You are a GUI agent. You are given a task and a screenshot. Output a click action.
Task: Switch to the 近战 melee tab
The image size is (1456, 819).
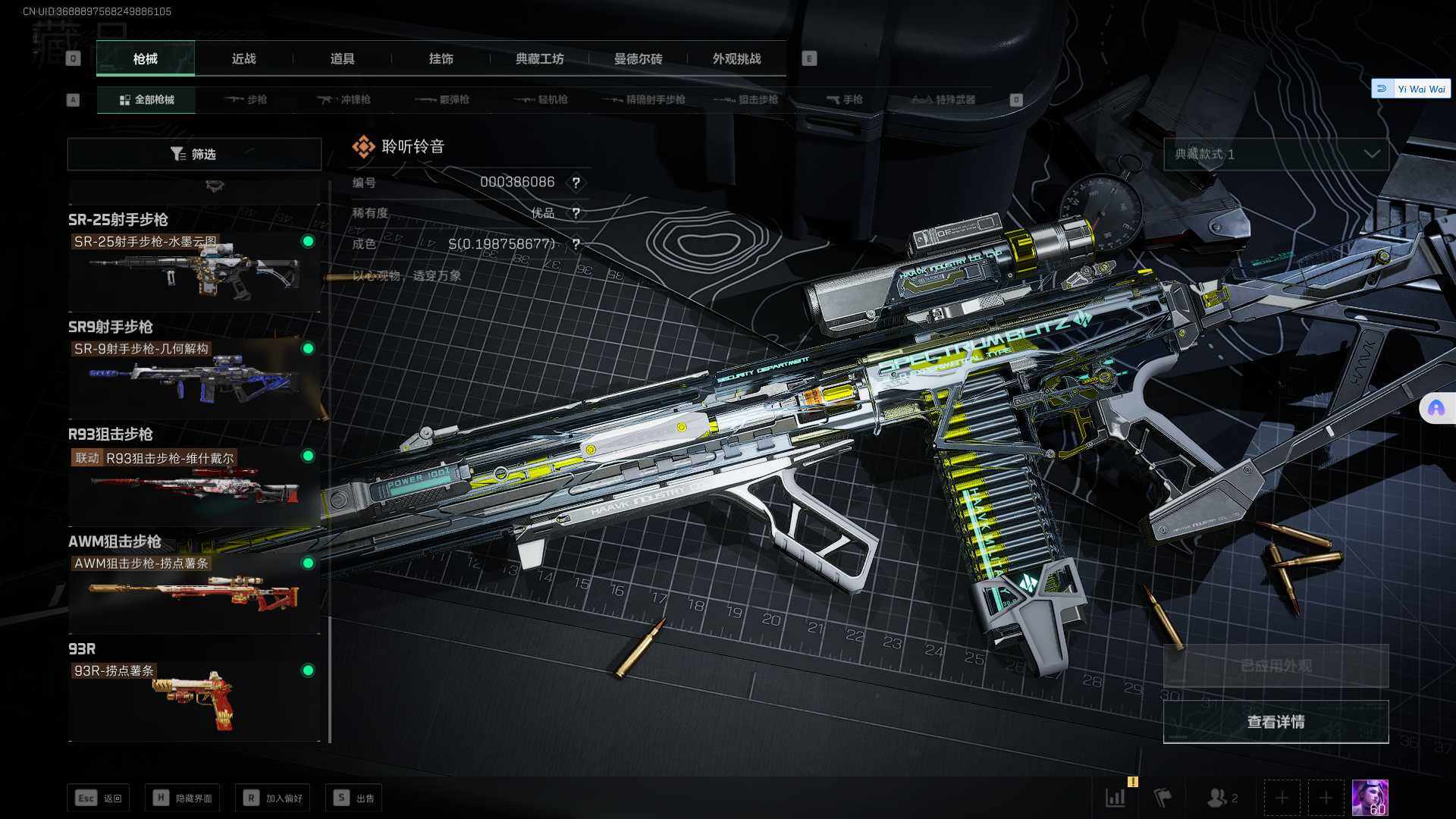(x=243, y=58)
